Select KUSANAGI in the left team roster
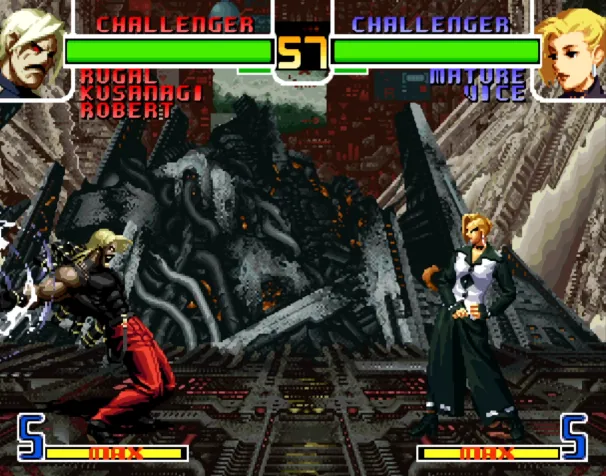 point(141,93)
